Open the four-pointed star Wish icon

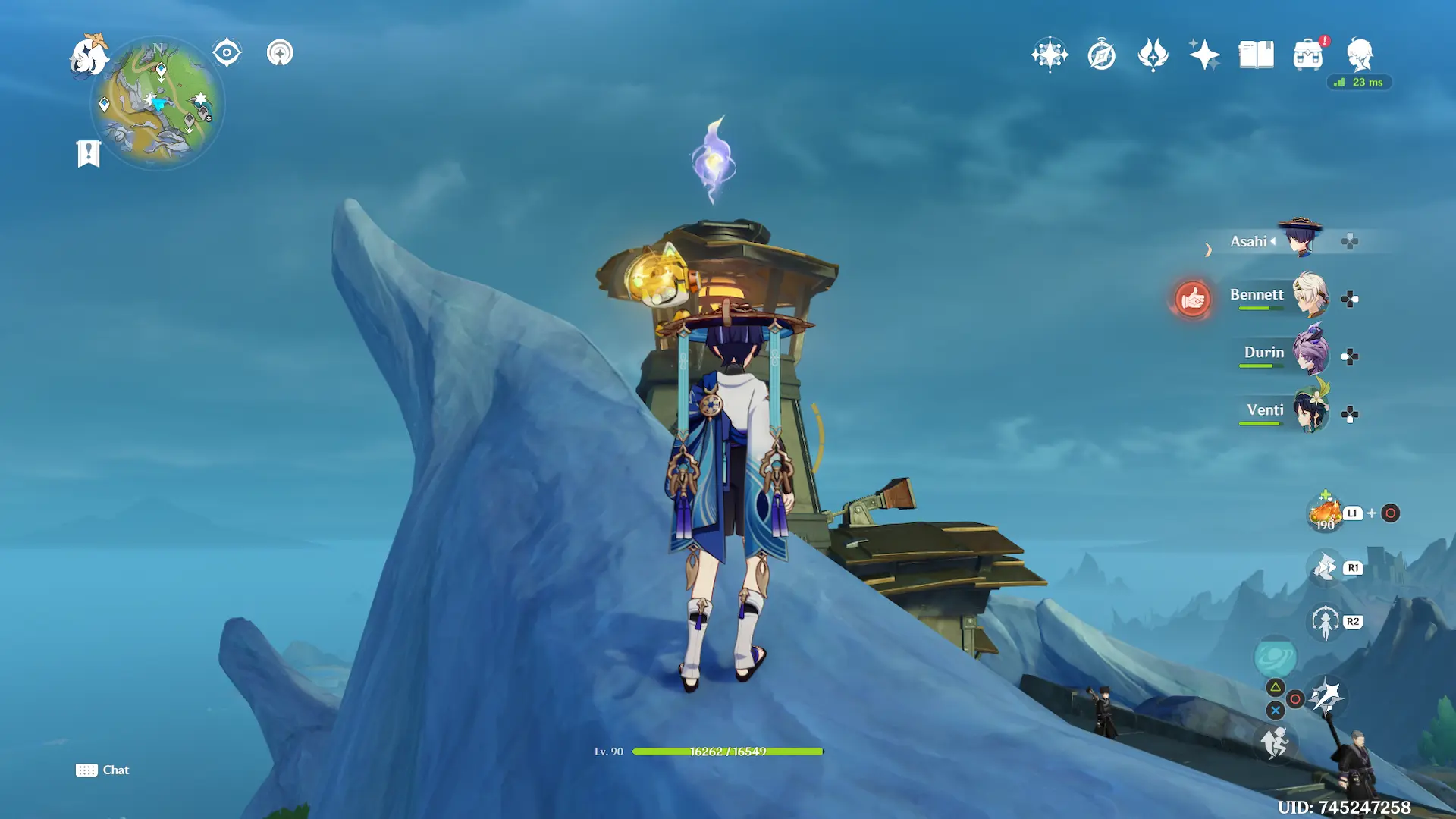pos(1204,55)
